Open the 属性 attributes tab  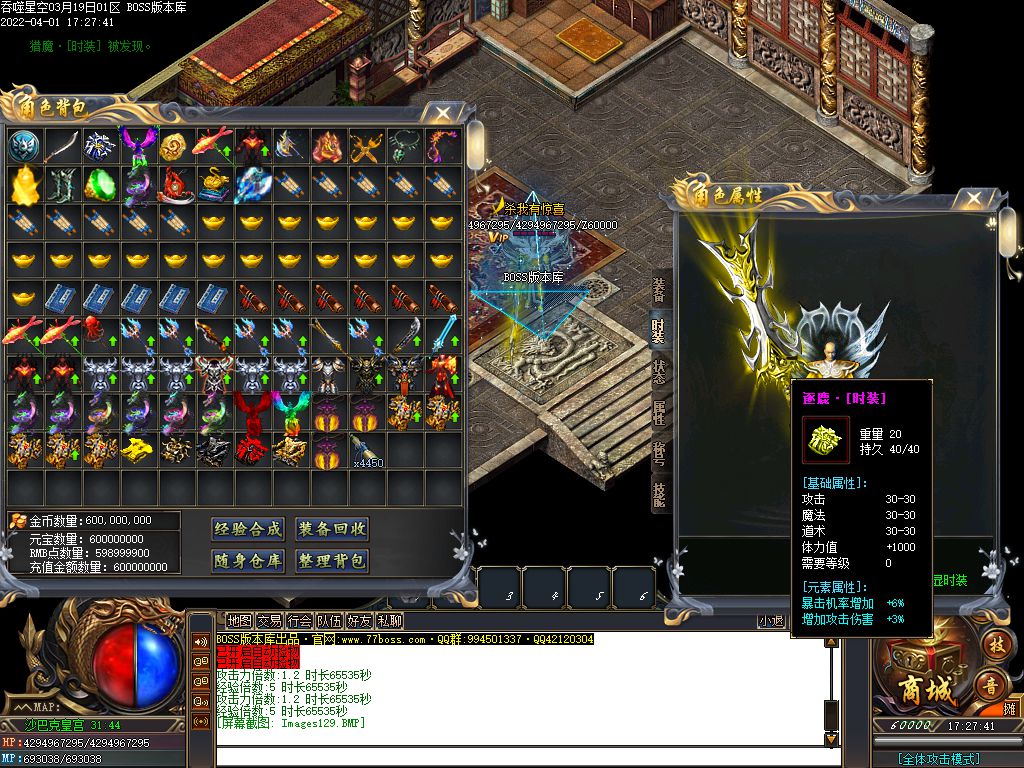659,412
